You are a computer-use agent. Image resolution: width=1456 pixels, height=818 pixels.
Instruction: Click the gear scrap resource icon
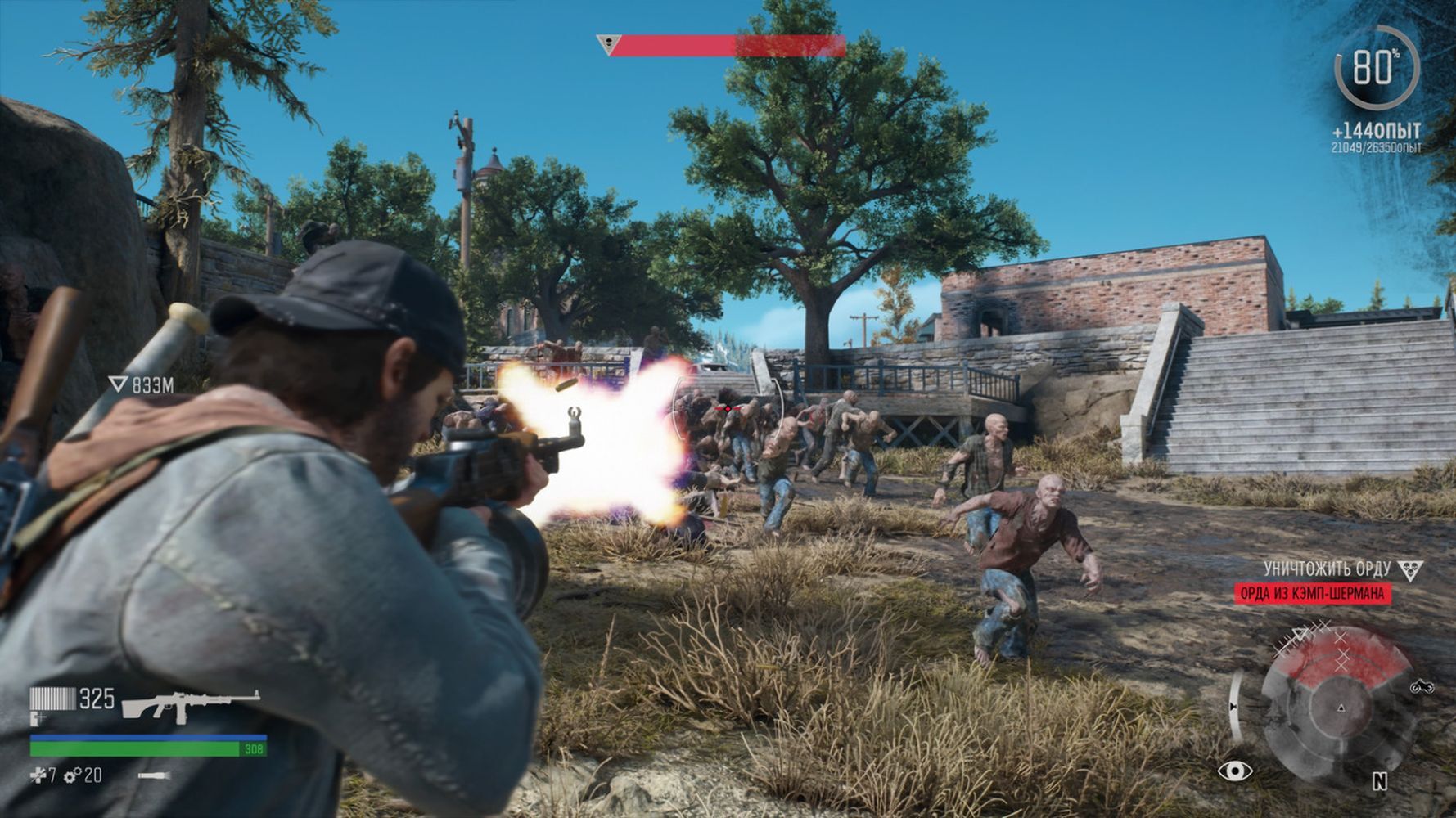[x=72, y=775]
